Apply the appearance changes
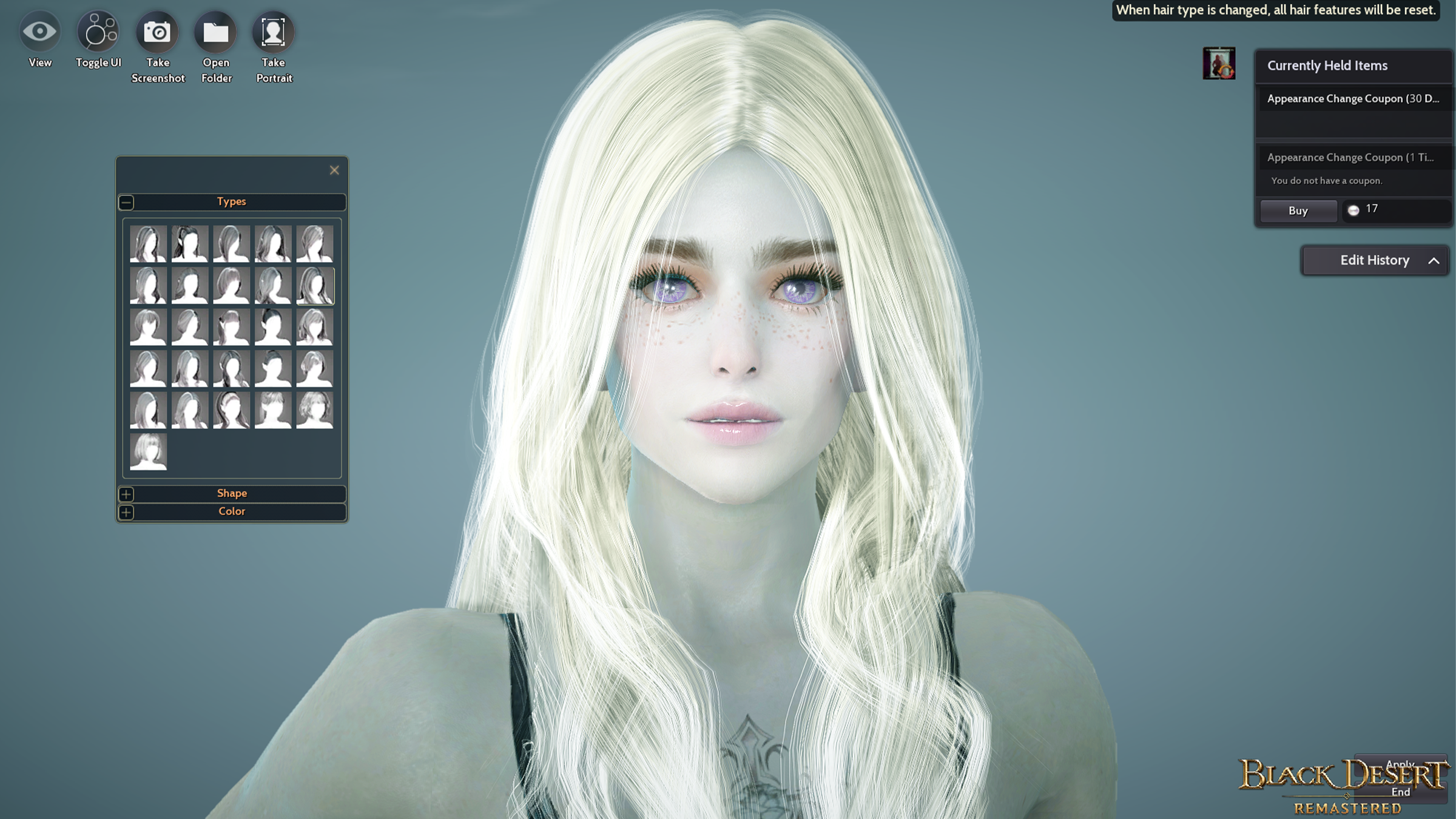The height and width of the screenshot is (819, 1456). 1401,764
